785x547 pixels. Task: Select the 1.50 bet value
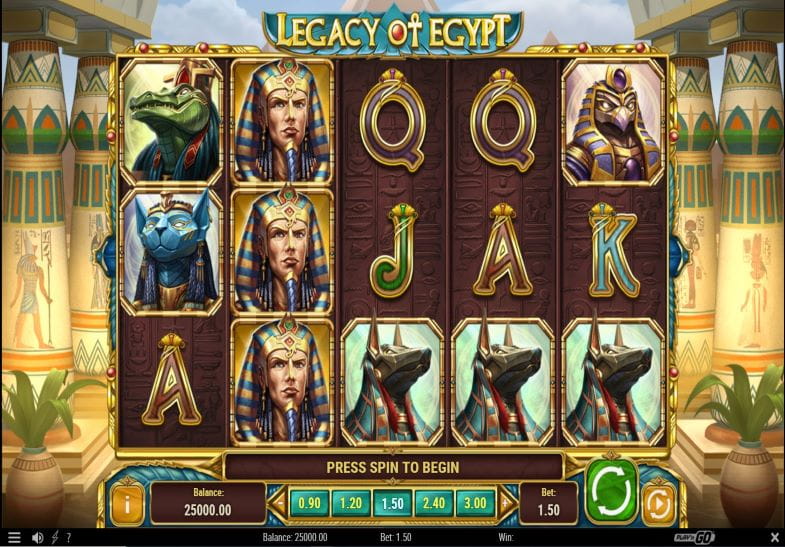[393, 503]
